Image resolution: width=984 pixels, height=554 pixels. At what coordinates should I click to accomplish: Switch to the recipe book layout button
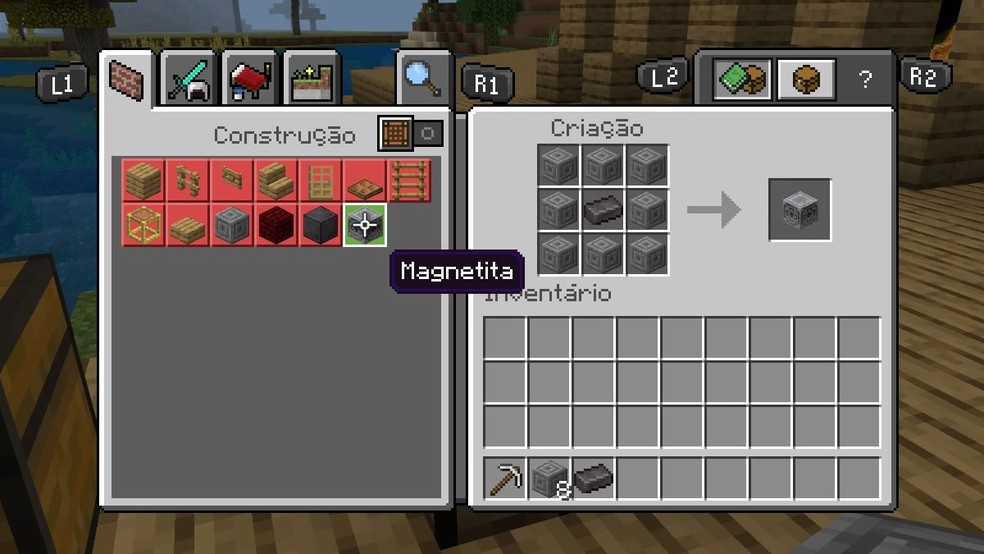(x=741, y=78)
